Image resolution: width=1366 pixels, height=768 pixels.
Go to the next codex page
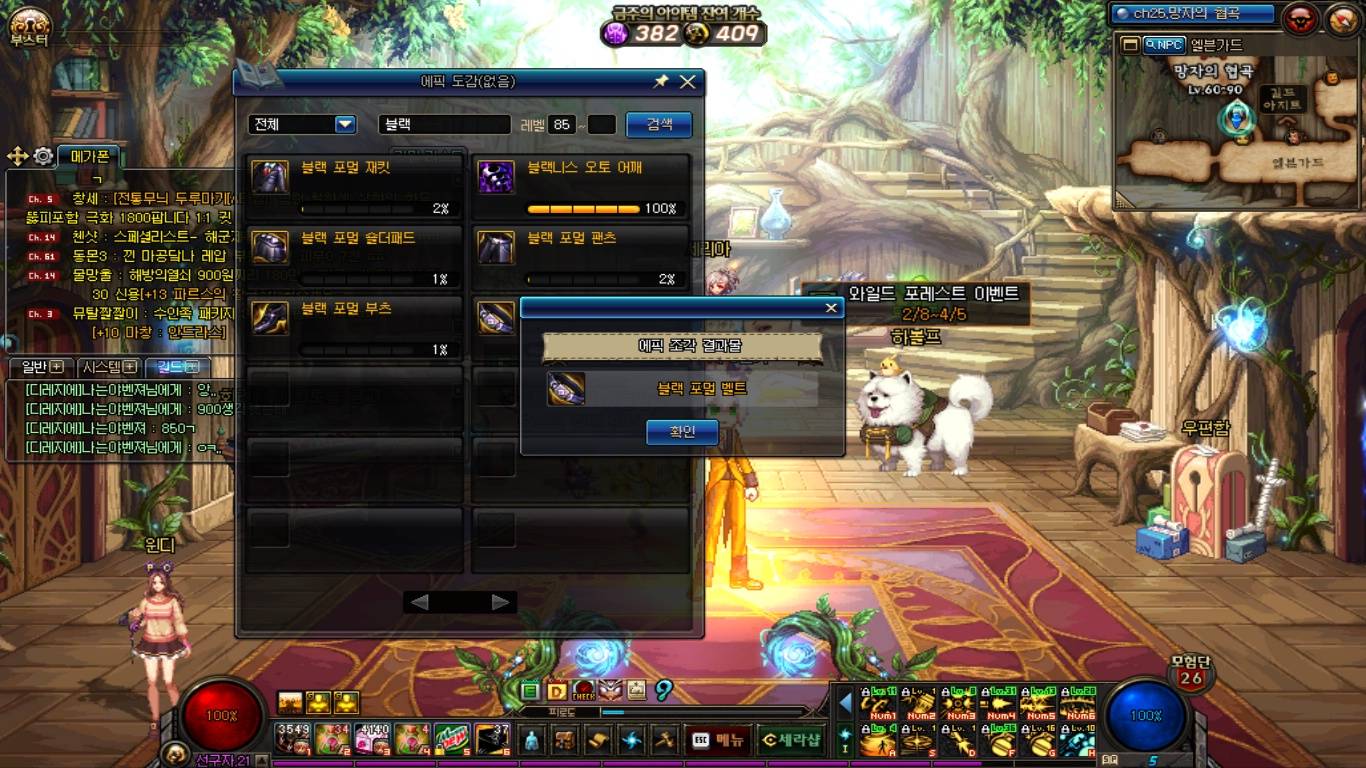tap(501, 602)
